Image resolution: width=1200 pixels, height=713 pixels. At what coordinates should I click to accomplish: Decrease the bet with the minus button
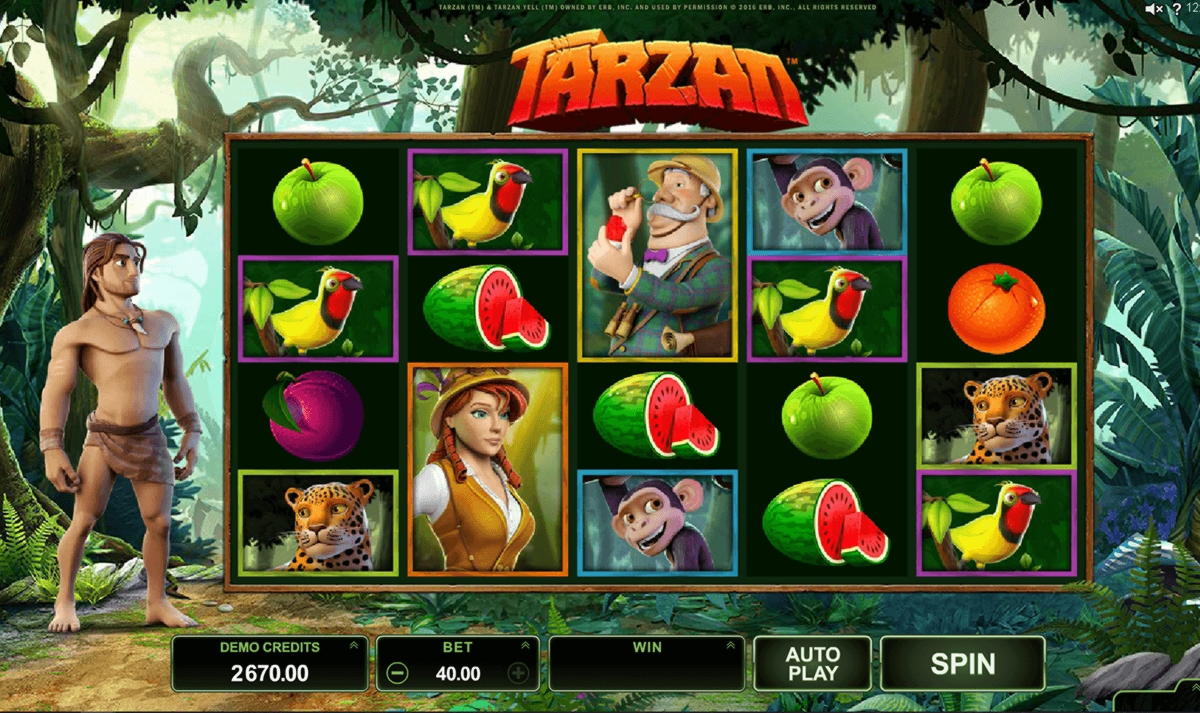point(397,673)
